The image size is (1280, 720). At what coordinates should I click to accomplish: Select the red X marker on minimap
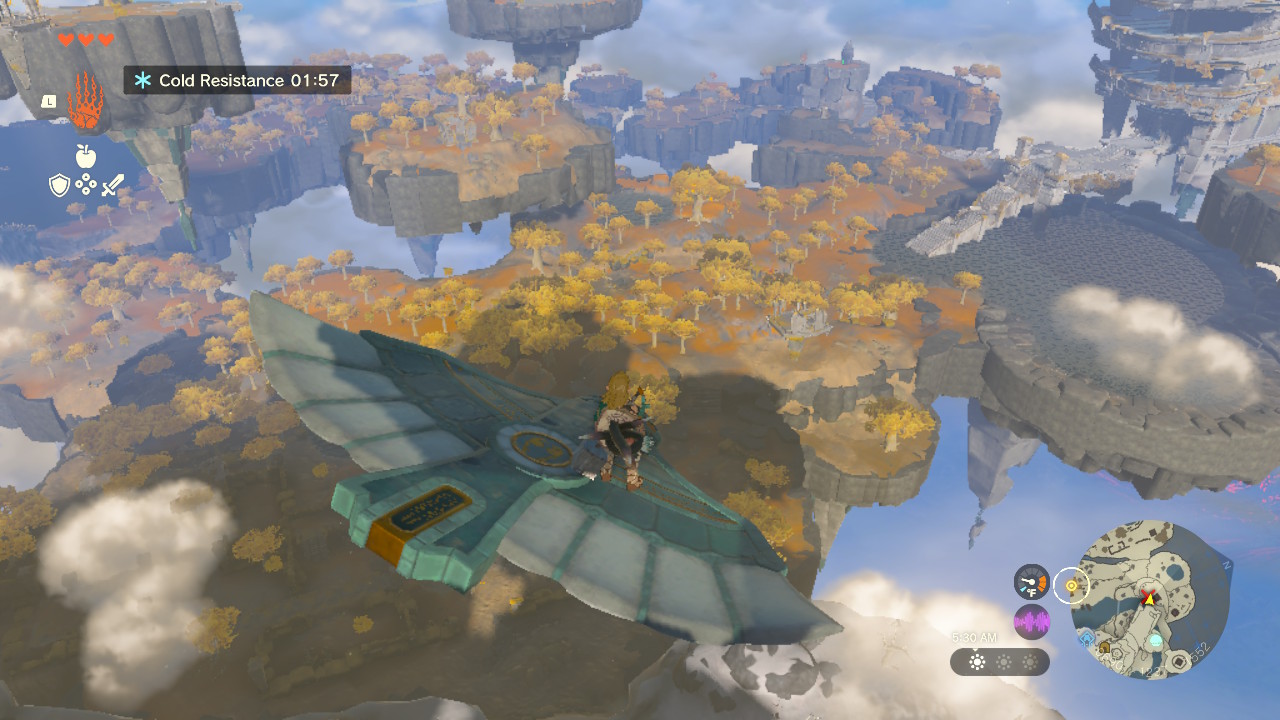1147,596
